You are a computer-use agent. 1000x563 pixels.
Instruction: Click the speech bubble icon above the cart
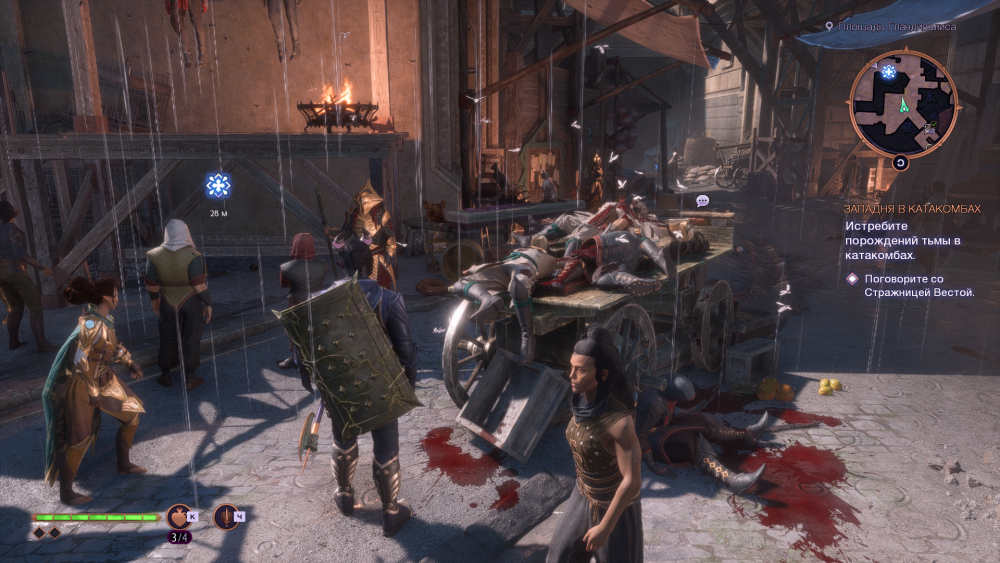(x=702, y=201)
